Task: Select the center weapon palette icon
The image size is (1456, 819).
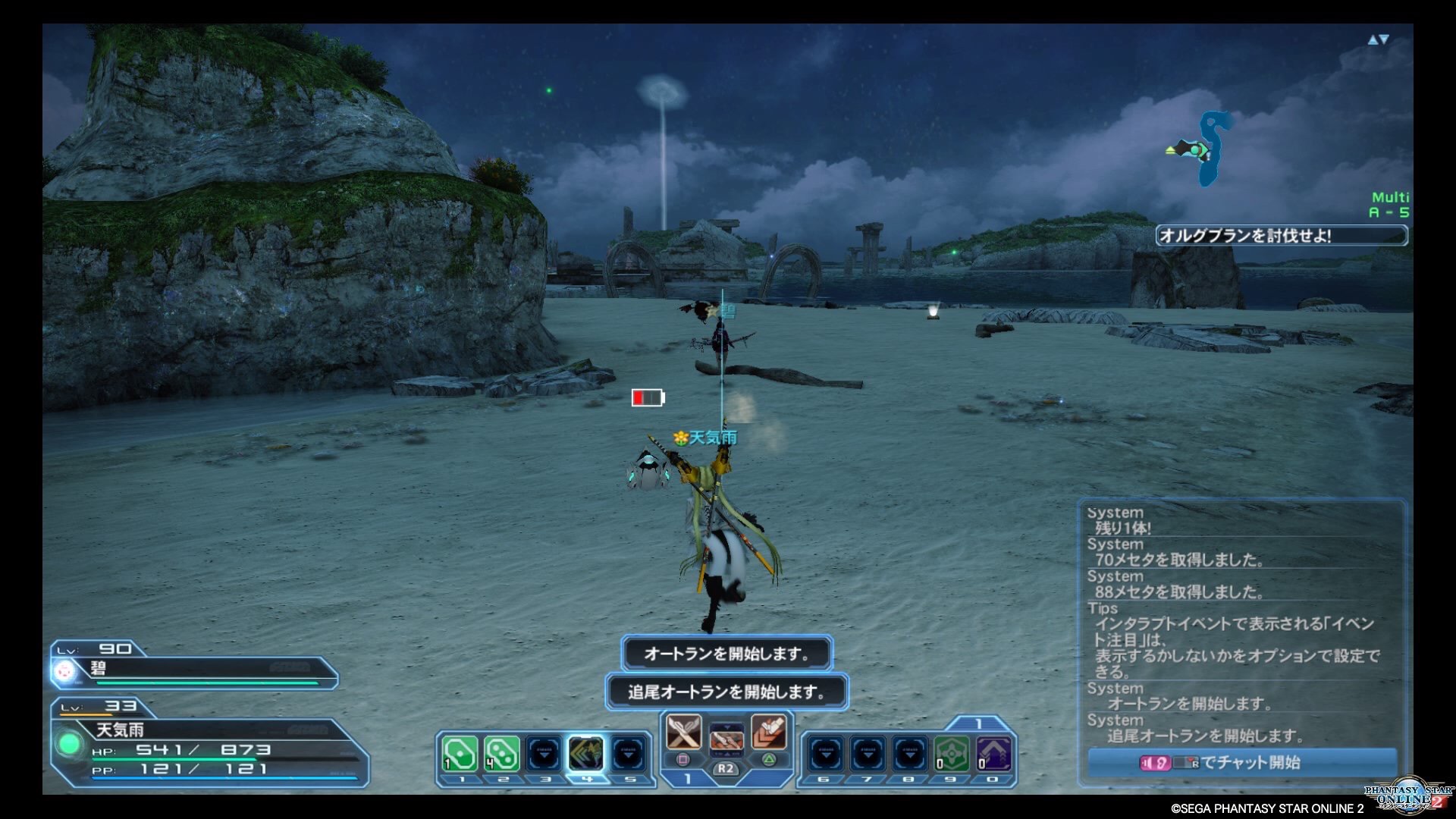Action: coord(726,738)
